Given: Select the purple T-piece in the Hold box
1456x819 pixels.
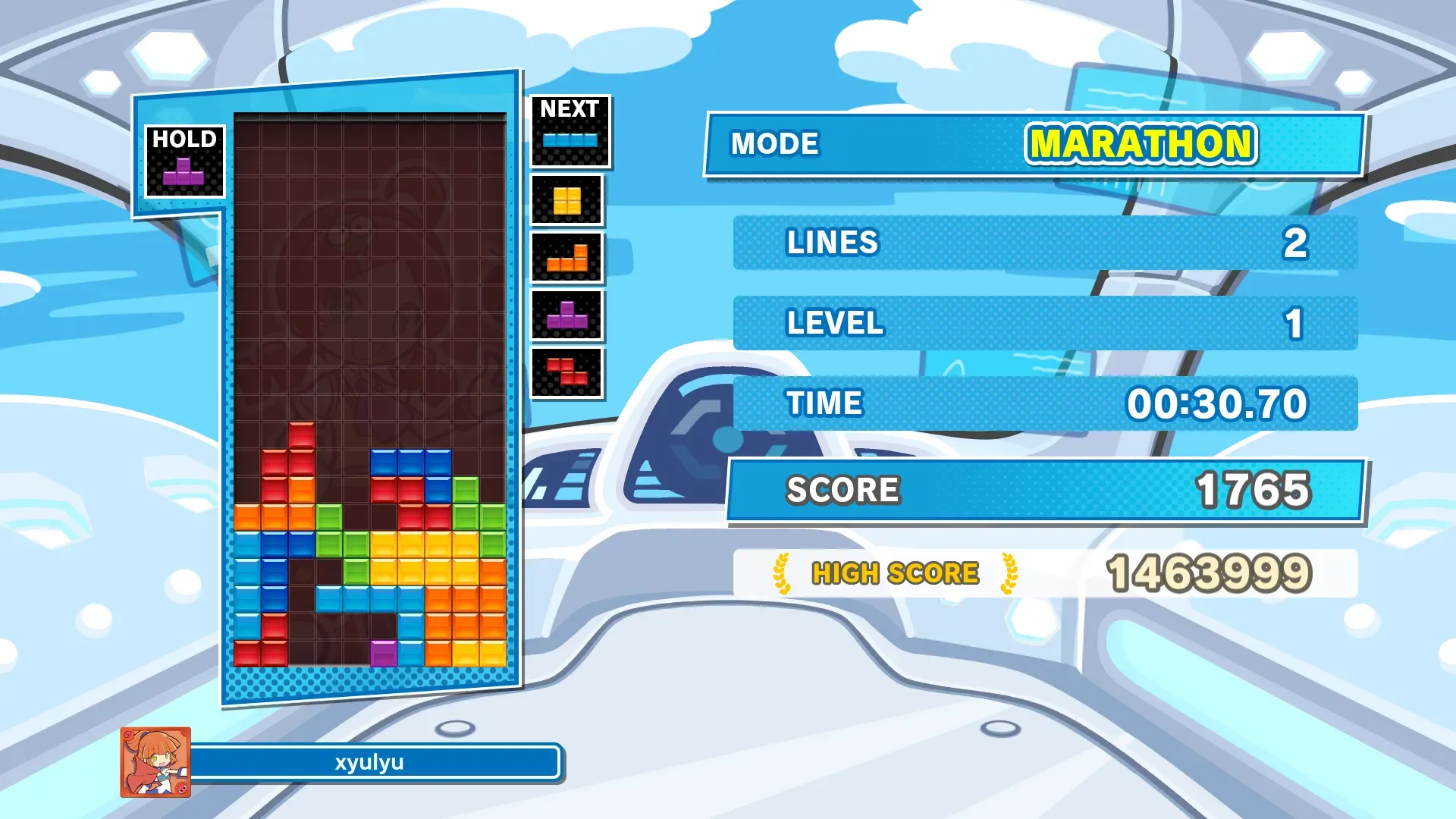Looking at the screenshot, I should click(184, 172).
